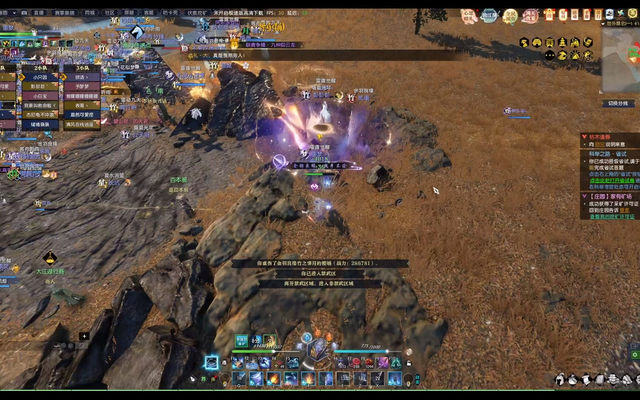The height and width of the screenshot is (400, 640).
Task: Activate the glowing blue skill left of the hotbar
Action: [x=212, y=362]
